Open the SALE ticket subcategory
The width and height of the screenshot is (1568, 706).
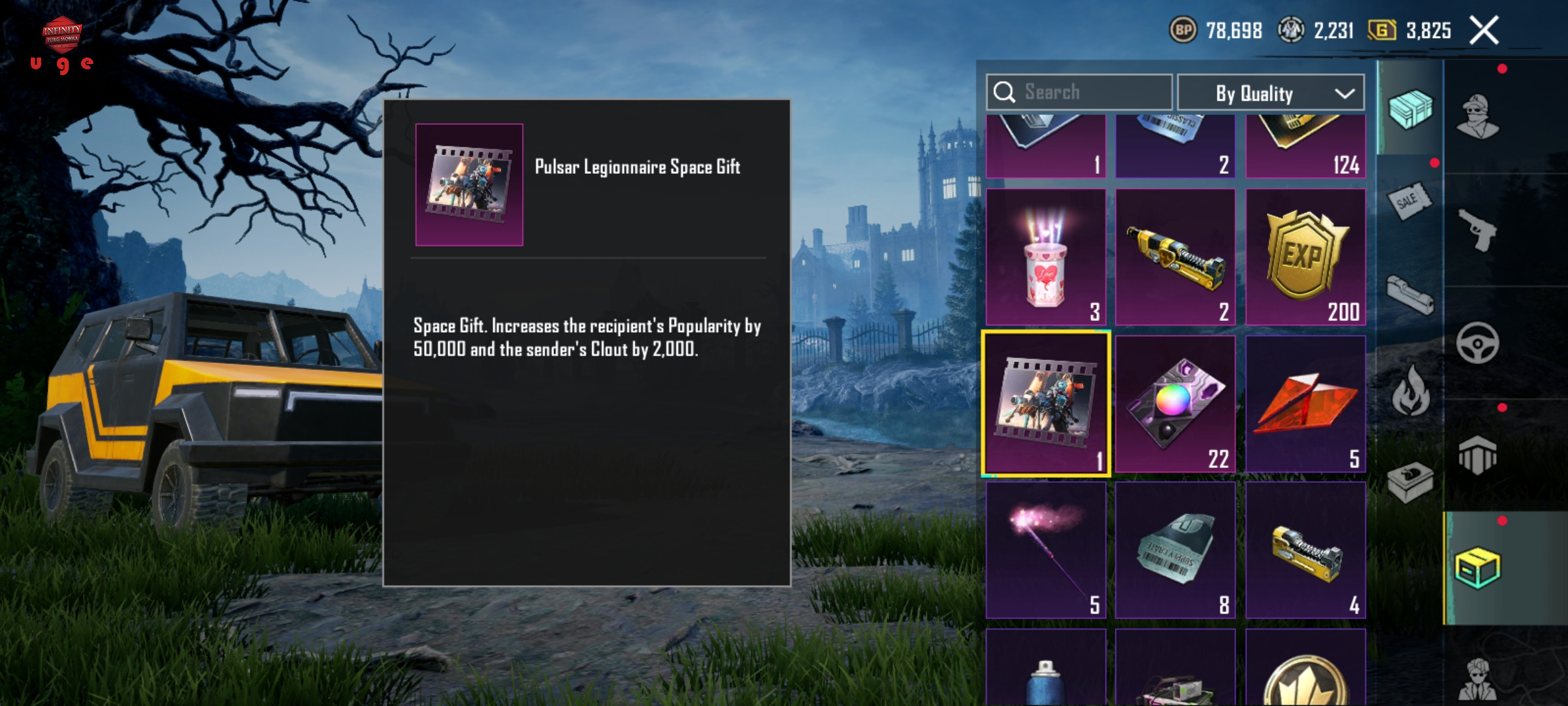[x=1410, y=201]
